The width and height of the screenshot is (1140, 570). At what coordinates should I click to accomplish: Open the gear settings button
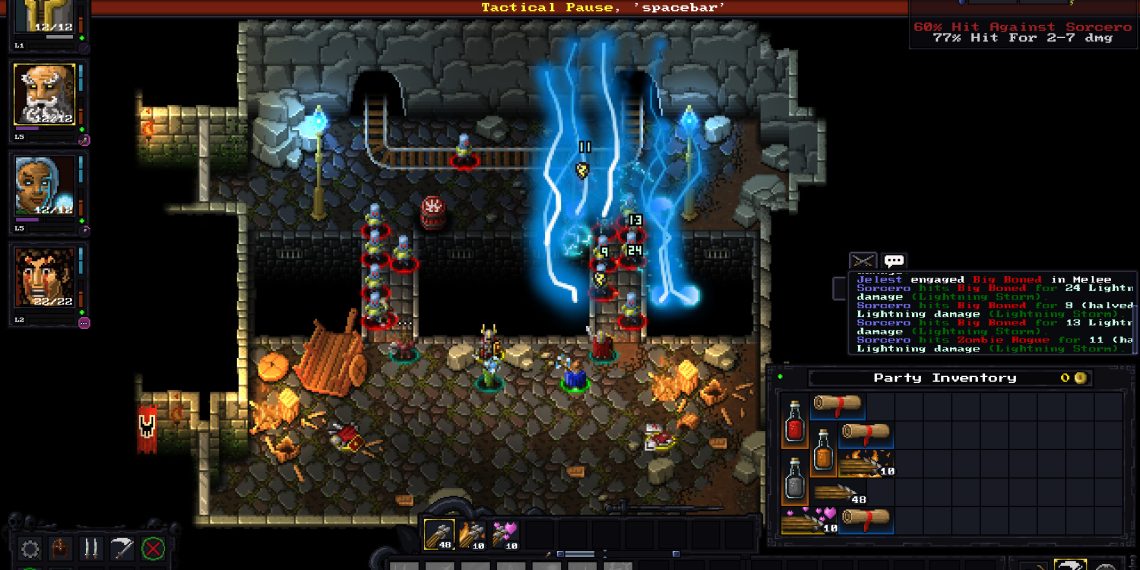pos(30,548)
